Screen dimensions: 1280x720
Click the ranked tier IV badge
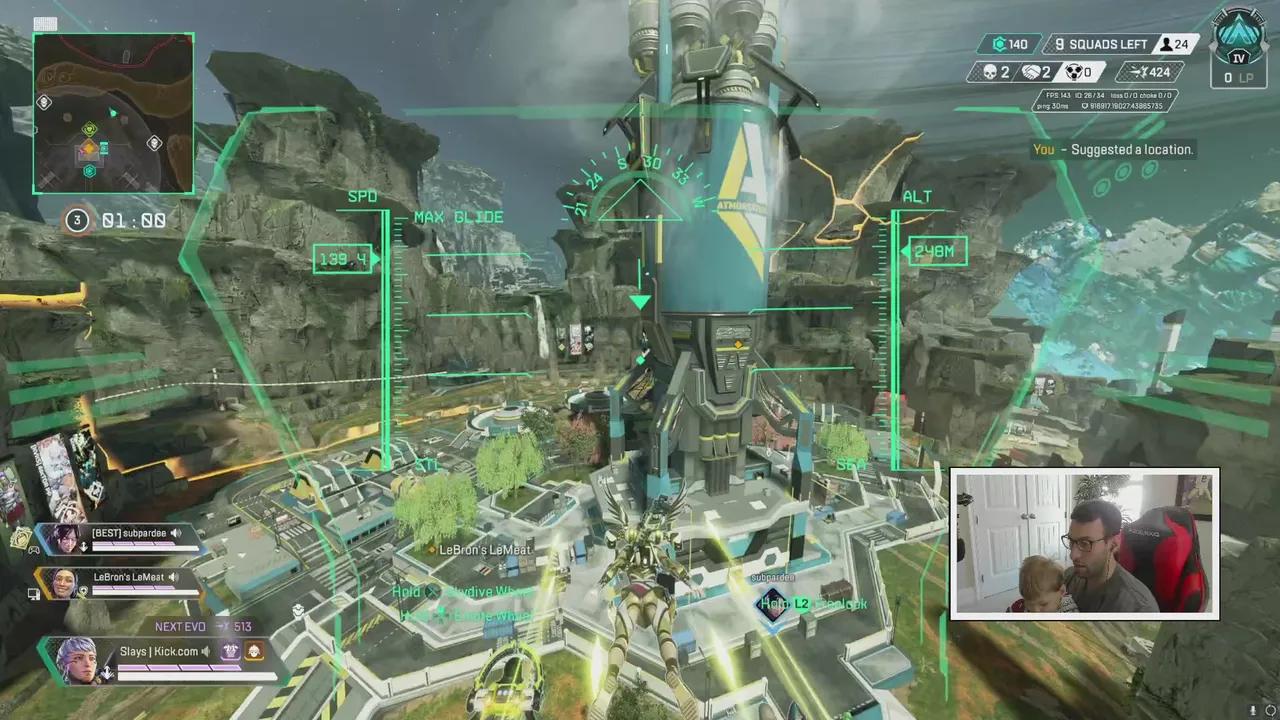(1238, 43)
